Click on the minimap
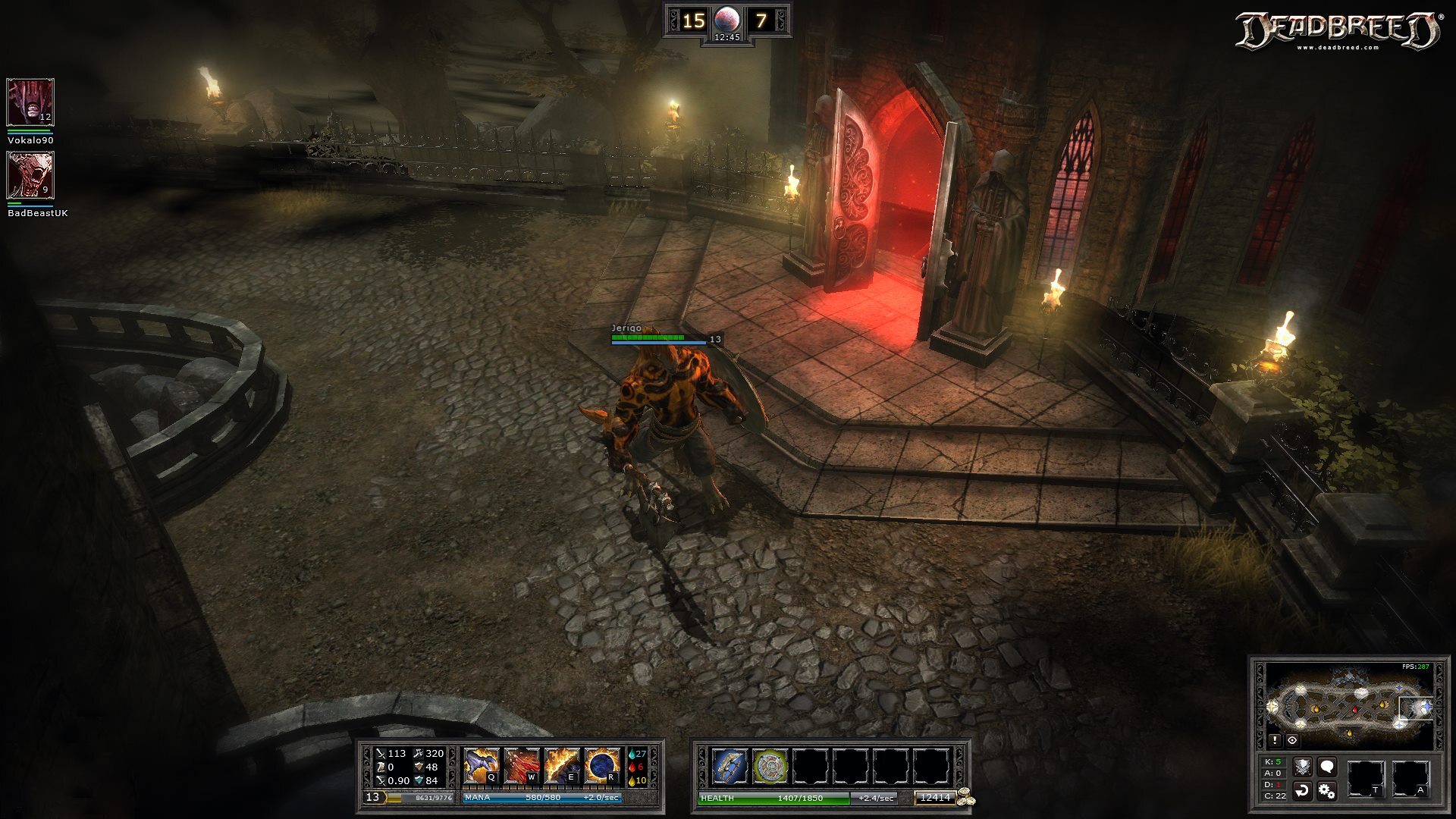This screenshot has width=1456, height=819. pyautogui.click(x=1348, y=704)
